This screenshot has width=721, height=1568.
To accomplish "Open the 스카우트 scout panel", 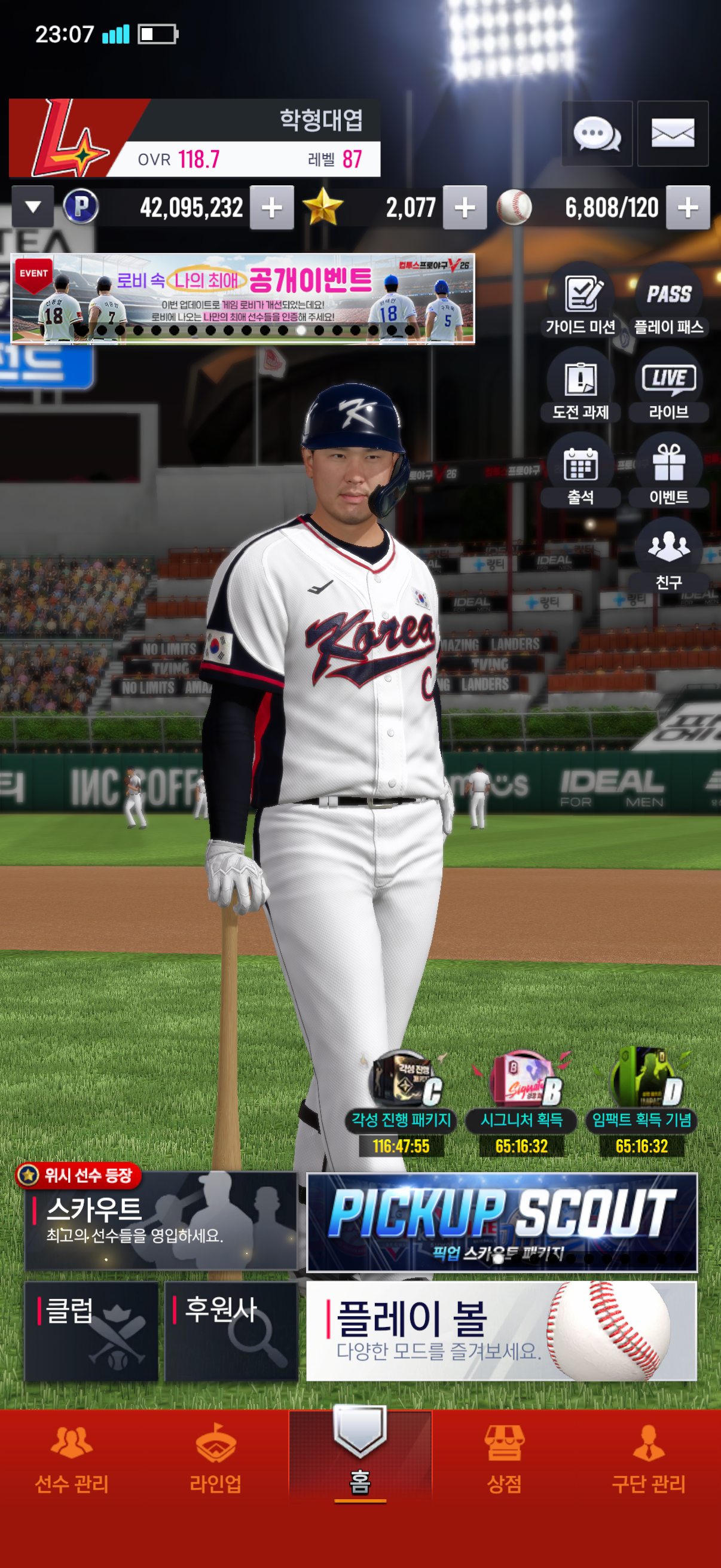I will [161, 1221].
